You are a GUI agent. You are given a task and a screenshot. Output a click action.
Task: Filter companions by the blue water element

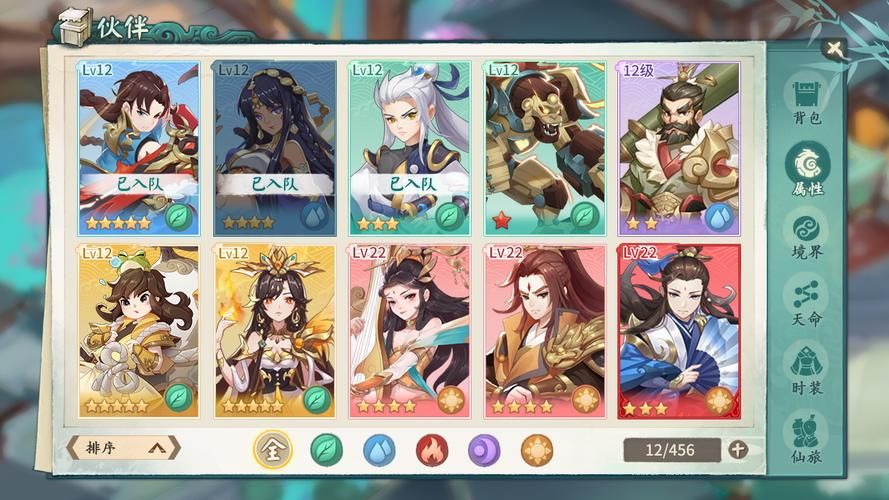click(x=379, y=450)
